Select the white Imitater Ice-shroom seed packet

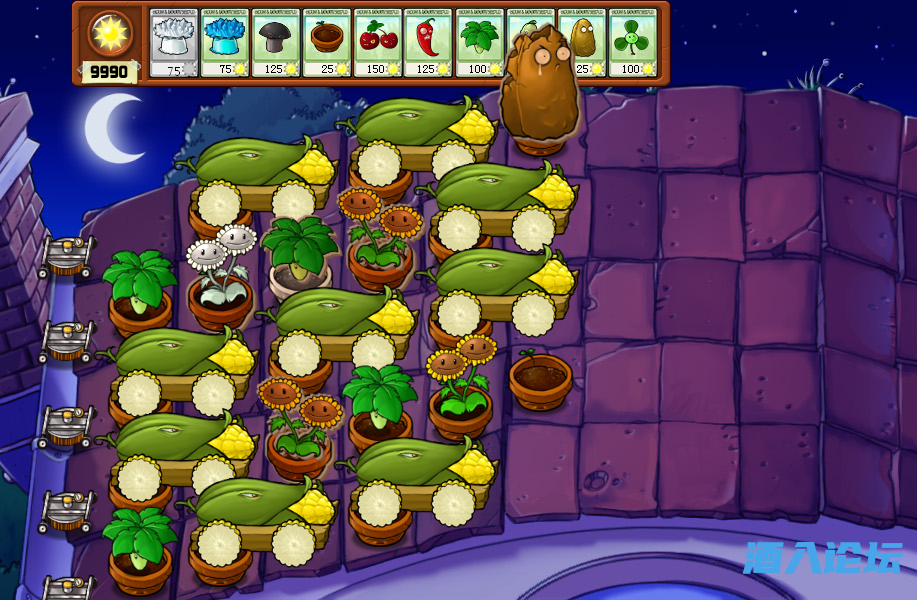(174, 42)
